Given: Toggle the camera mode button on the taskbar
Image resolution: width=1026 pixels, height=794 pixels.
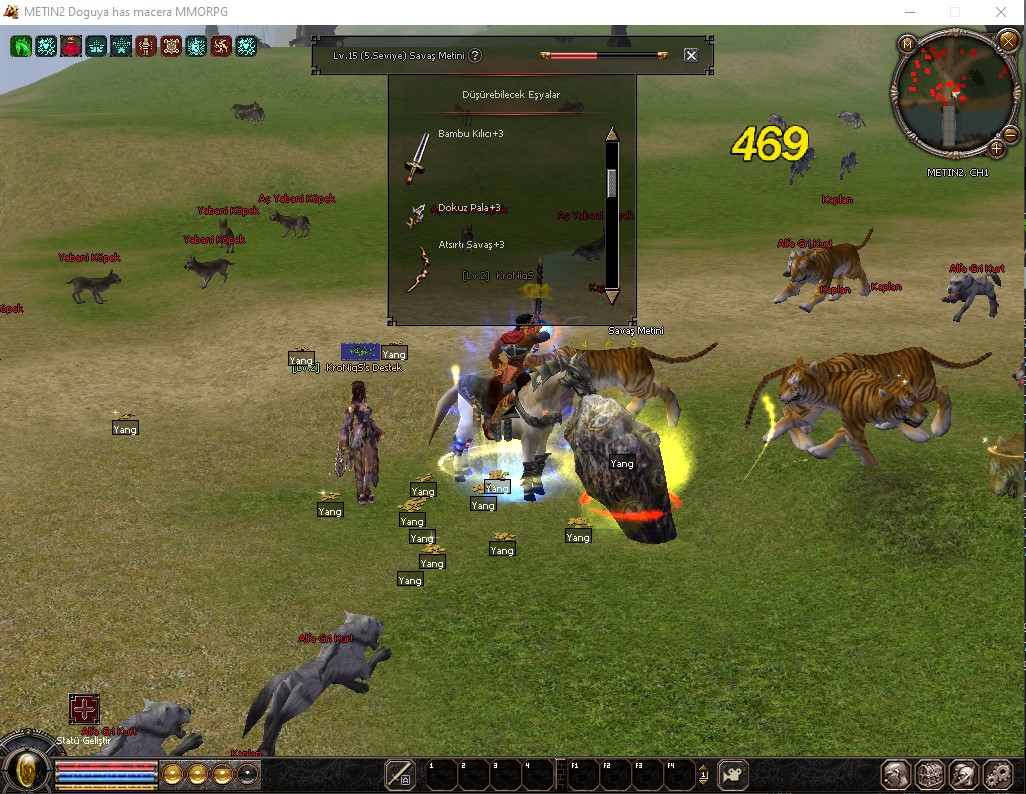Looking at the screenshot, I should [x=734, y=774].
